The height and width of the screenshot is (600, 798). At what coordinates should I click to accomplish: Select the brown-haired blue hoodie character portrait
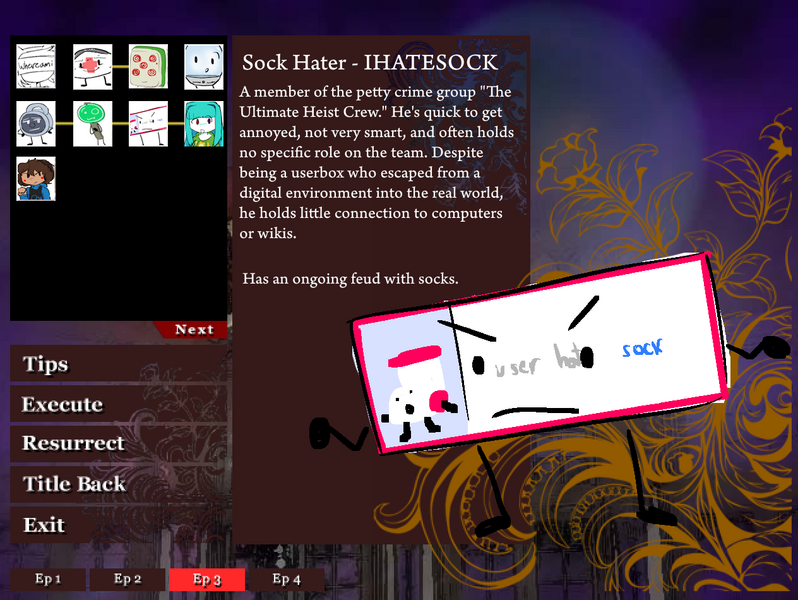pyautogui.click(x=36, y=179)
